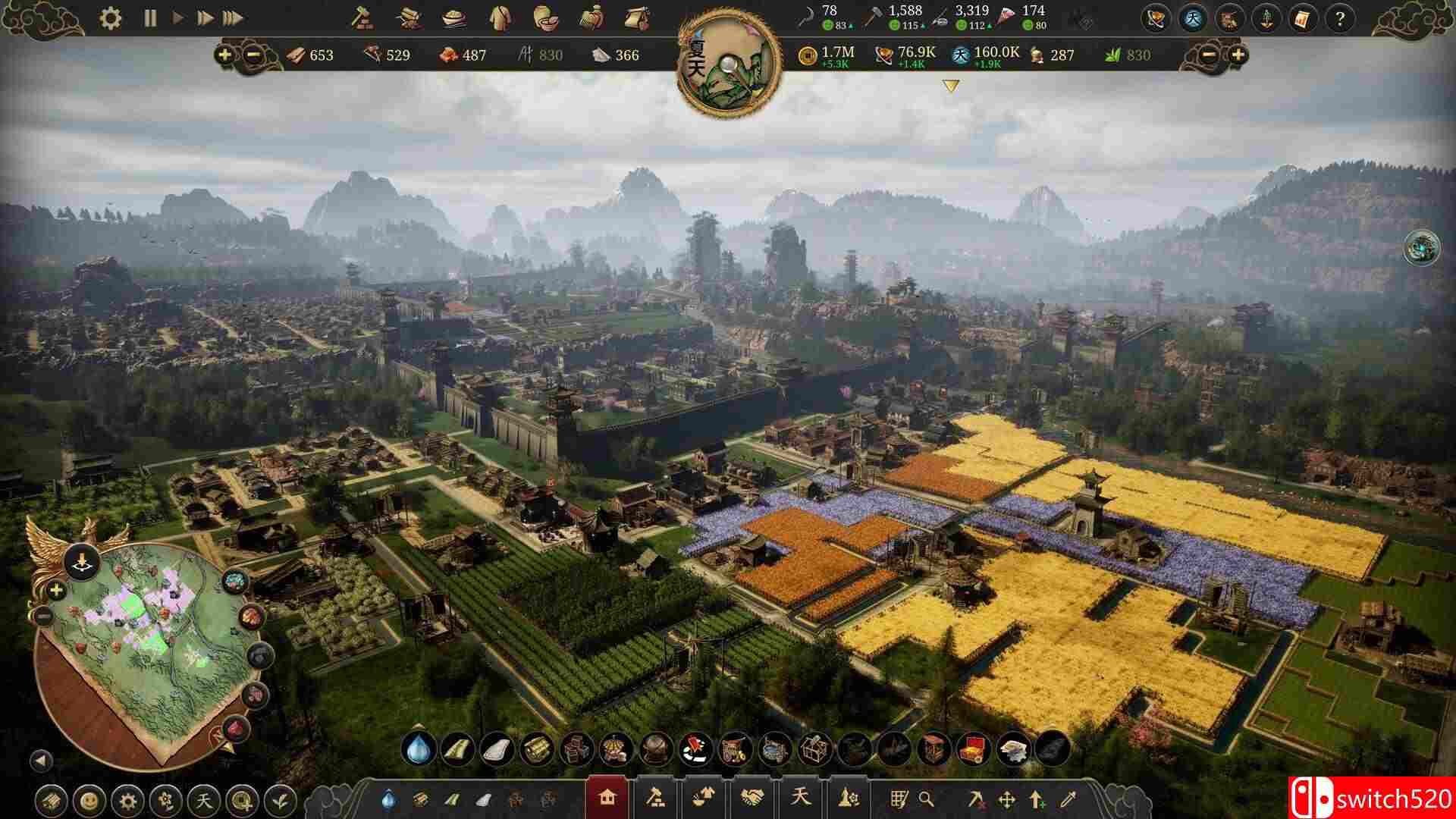
Task: Open the blue 天 heaven panel top right
Action: 1193,20
